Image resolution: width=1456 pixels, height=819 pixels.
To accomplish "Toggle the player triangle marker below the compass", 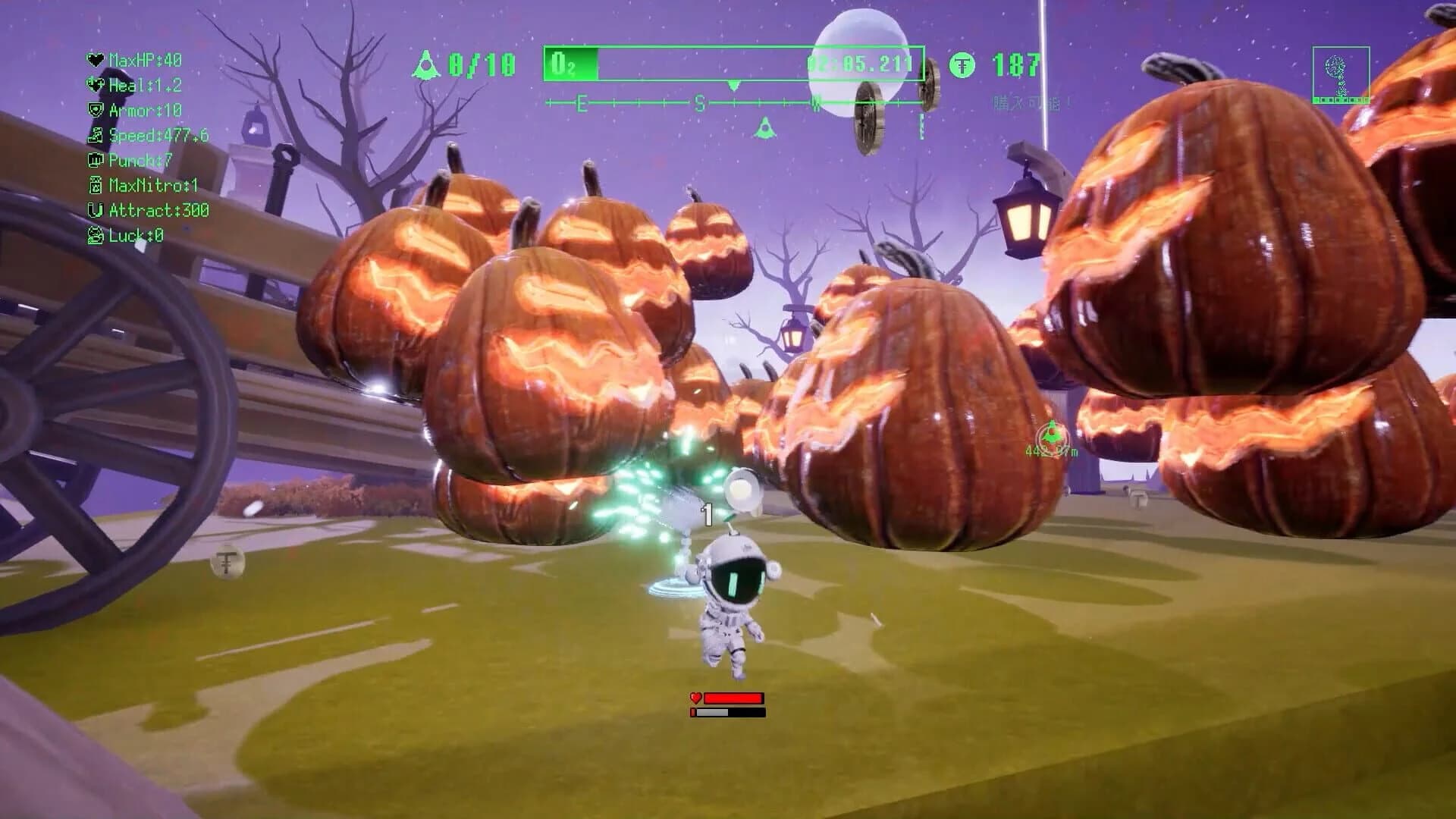I will pyautogui.click(x=766, y=127).
